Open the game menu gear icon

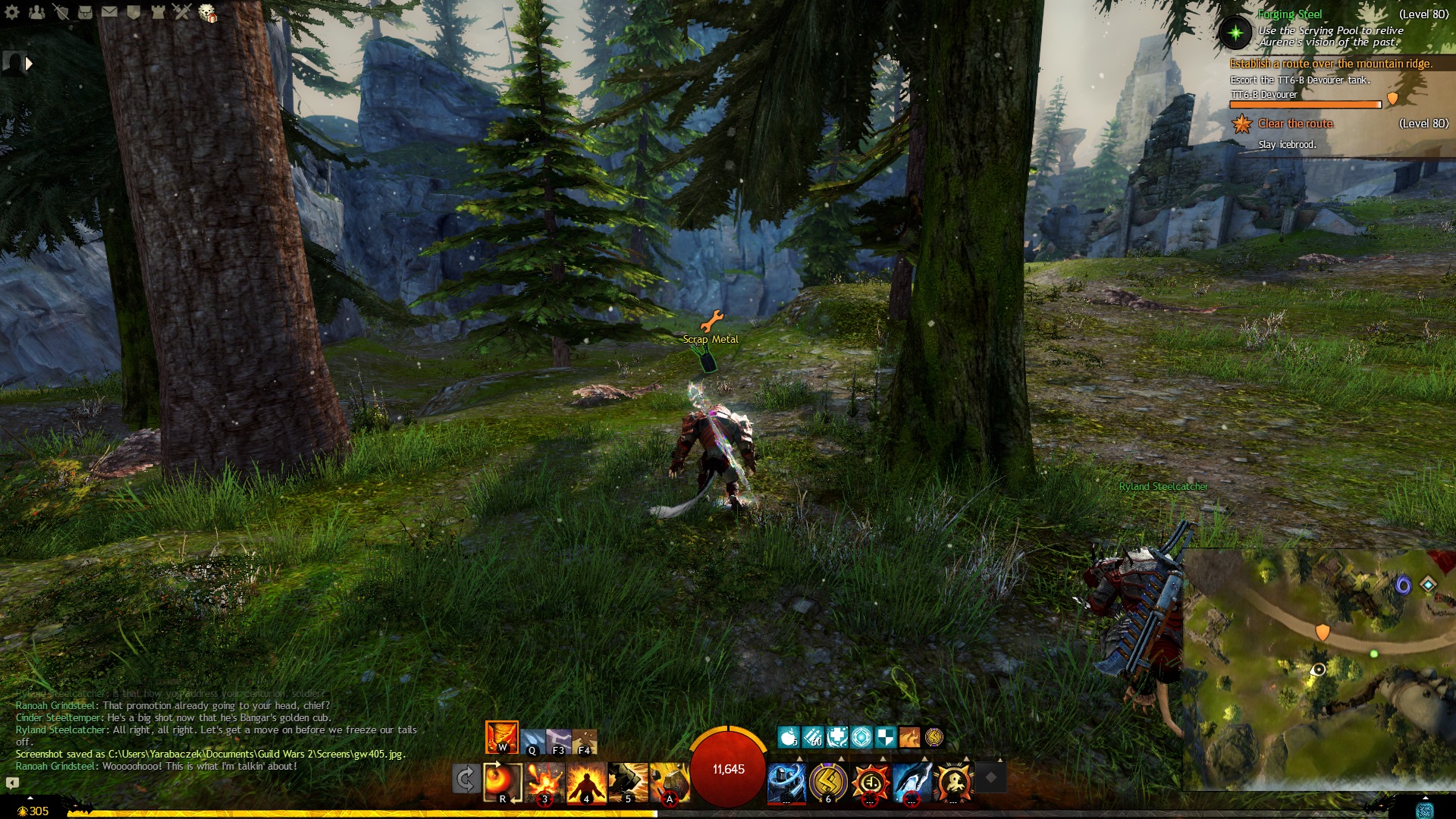12,11
